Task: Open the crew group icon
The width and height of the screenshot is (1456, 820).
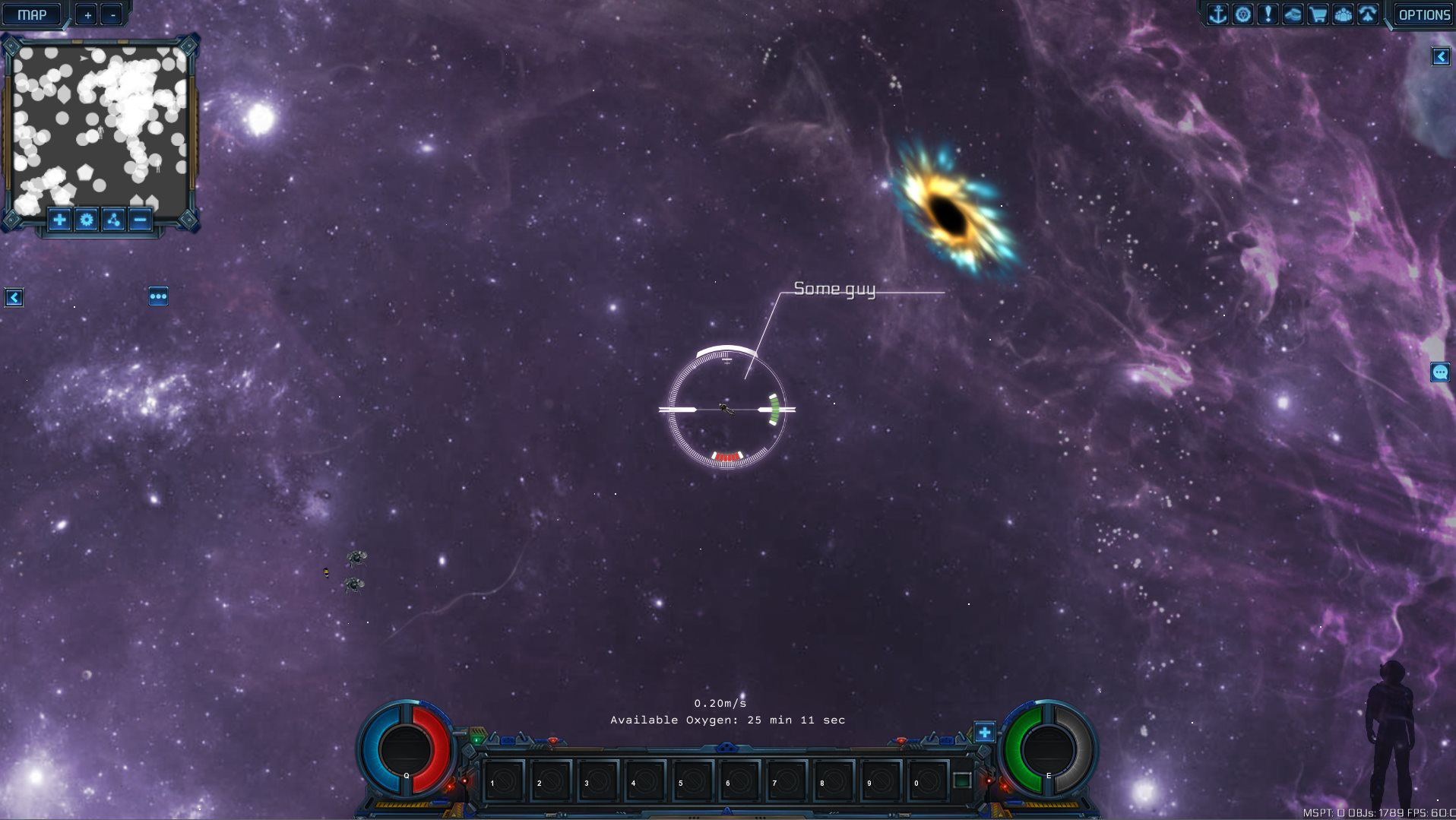Action: tap(1343, 14)
